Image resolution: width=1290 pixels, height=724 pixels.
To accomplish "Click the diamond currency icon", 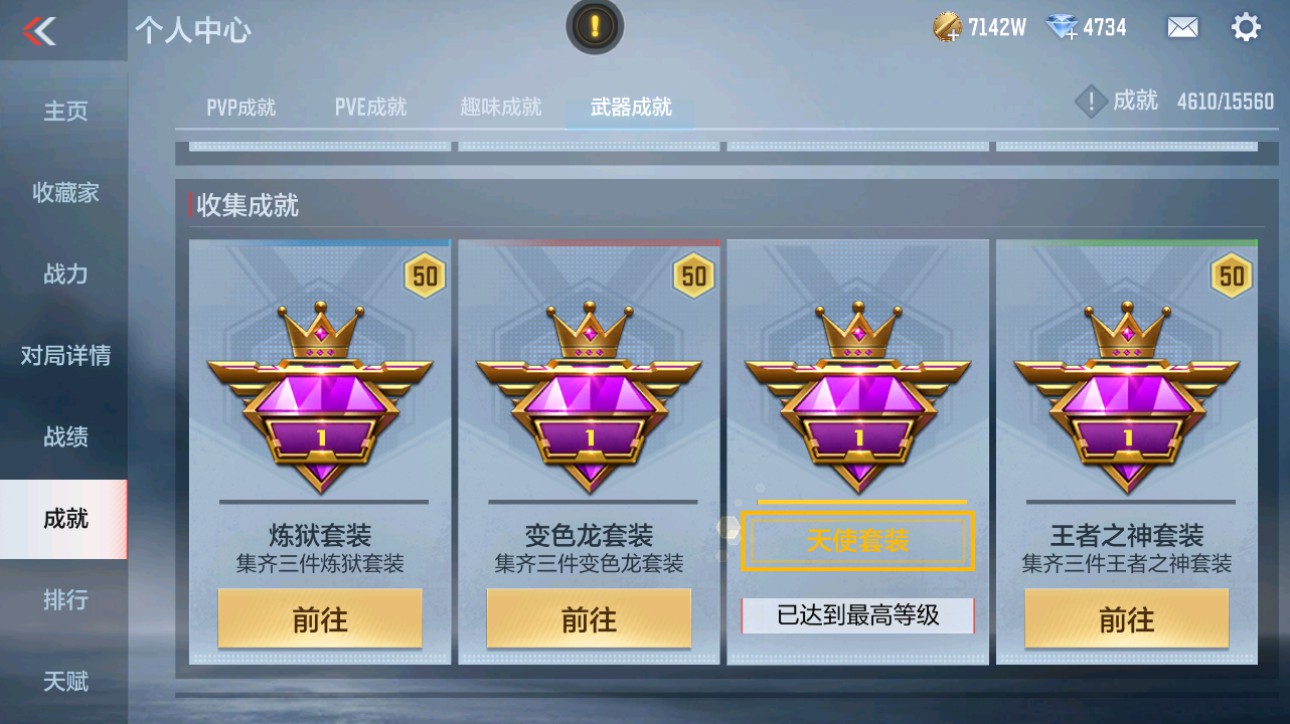I will [1067, 27].
